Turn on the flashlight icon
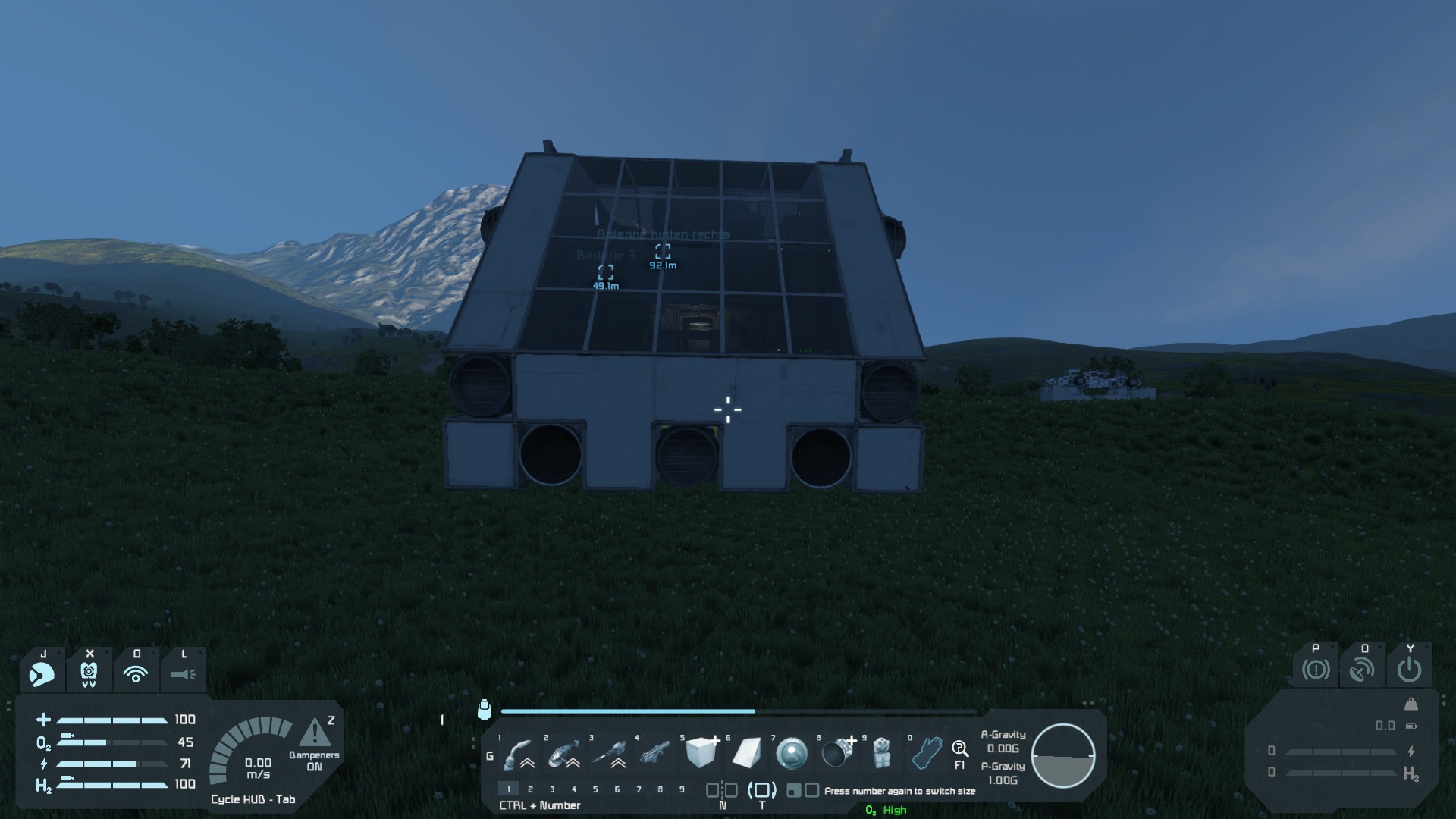 tap(183, 673)
